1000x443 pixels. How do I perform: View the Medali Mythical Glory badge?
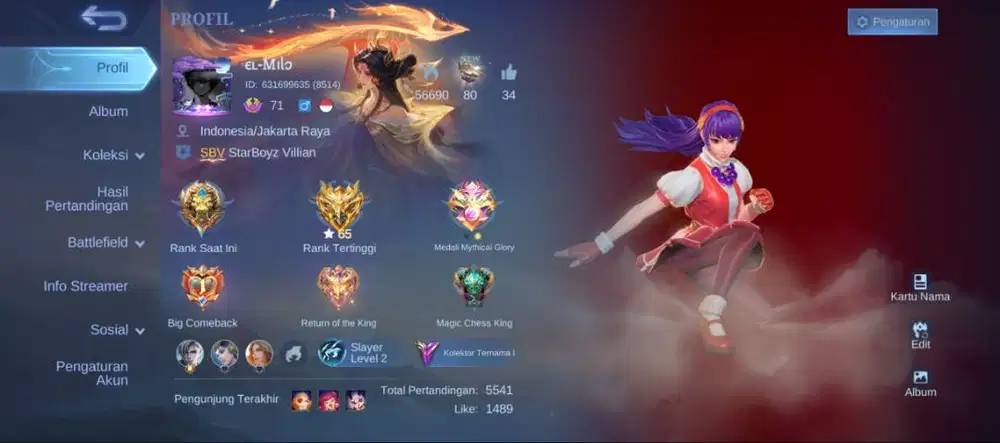473,208
